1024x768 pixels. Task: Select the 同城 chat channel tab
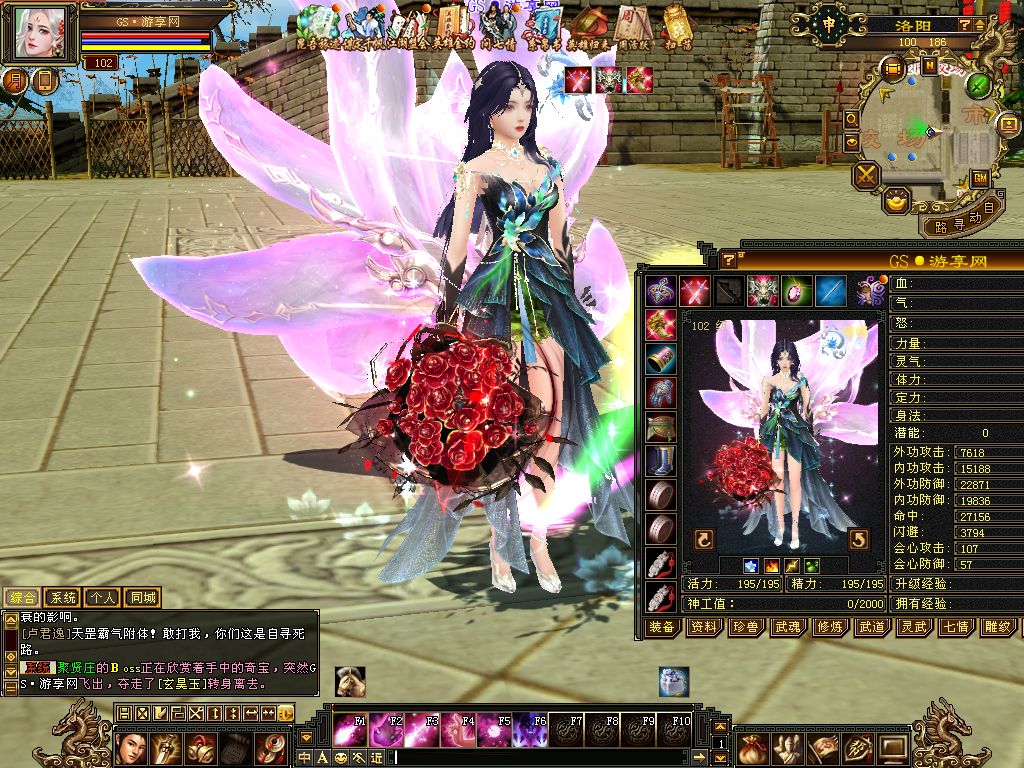click(x=143, y=598)
